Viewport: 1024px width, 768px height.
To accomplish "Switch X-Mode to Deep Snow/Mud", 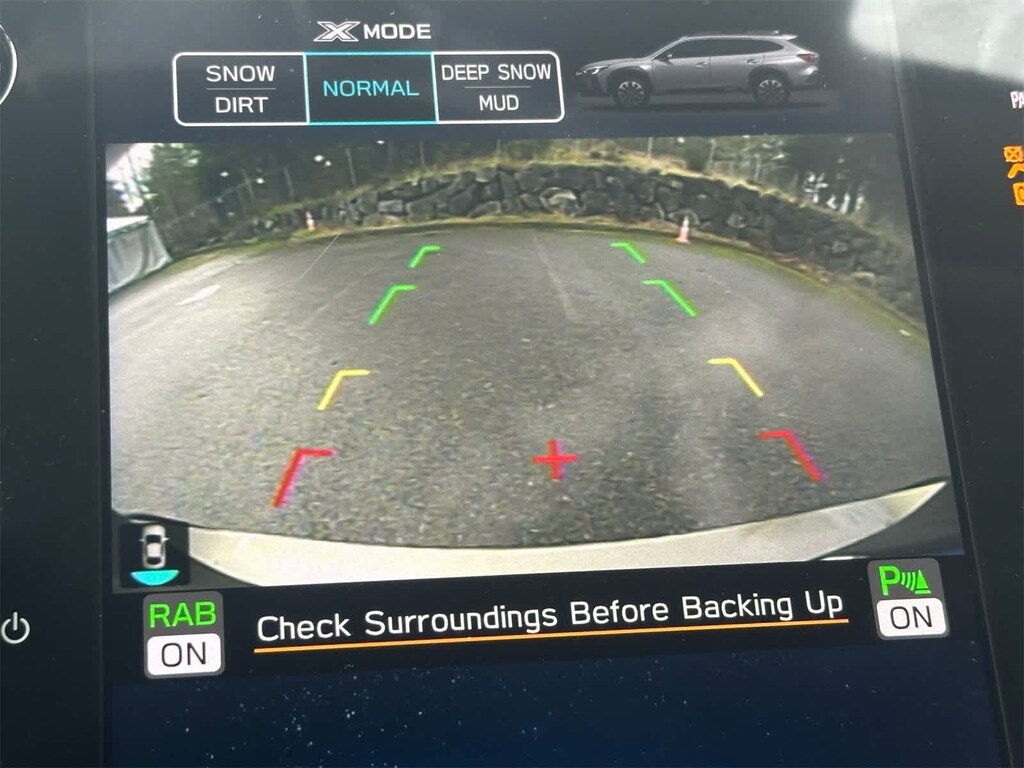I will 497,89.
